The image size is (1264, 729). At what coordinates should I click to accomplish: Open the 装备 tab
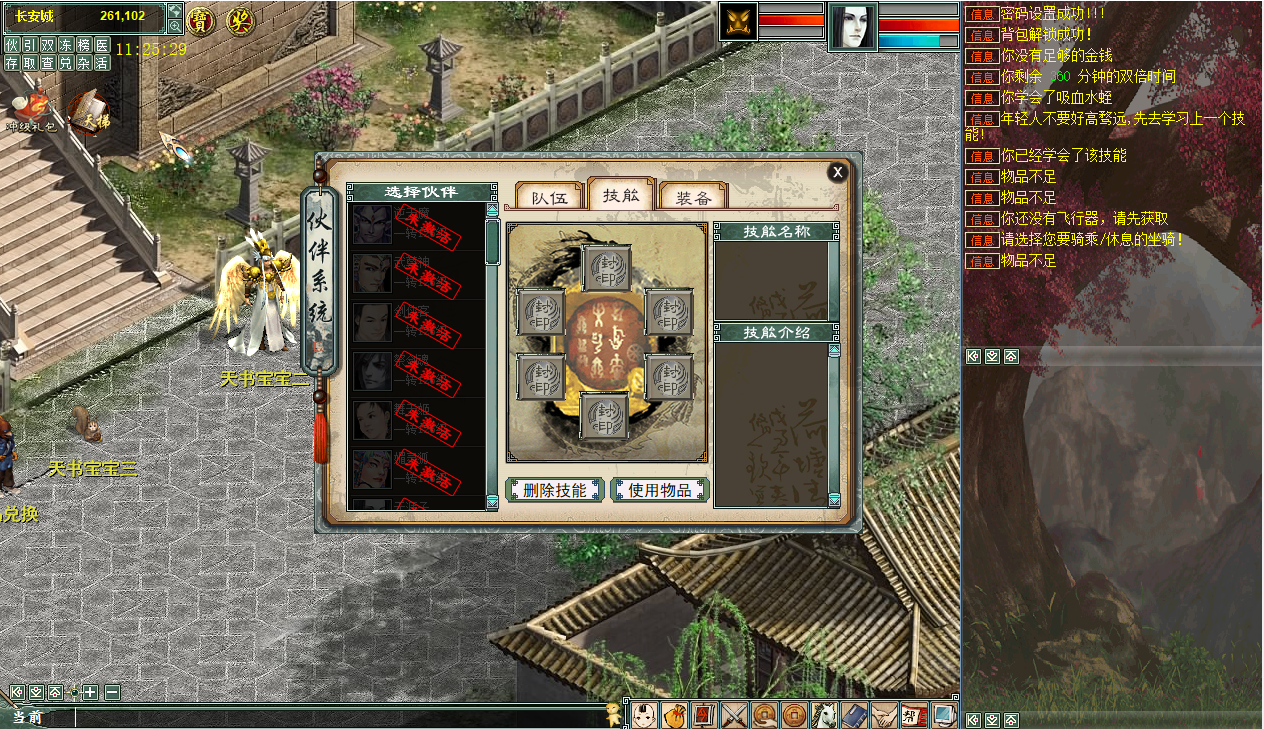[692, 197]
